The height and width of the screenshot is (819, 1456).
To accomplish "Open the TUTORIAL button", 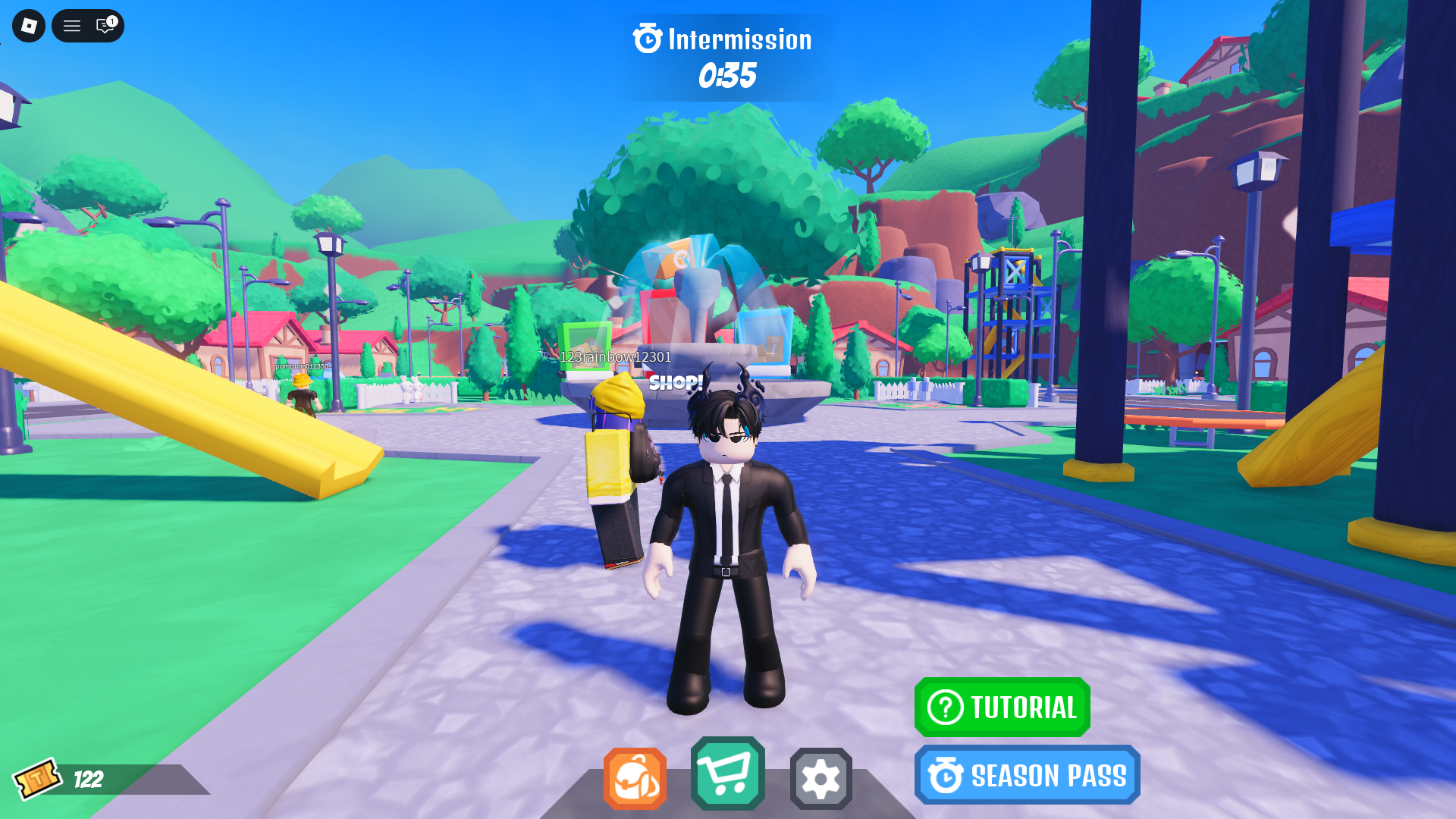I will tap(1003, 708).
